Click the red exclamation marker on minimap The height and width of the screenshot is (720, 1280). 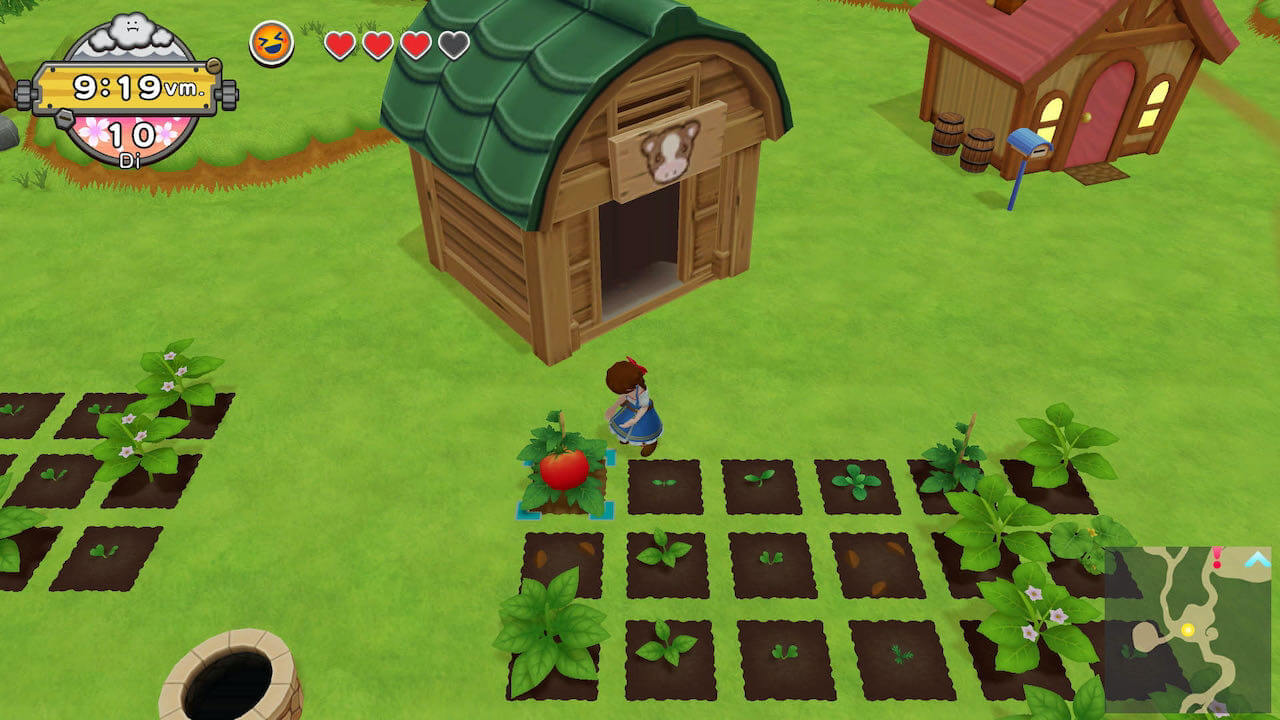pos(1217,558)
